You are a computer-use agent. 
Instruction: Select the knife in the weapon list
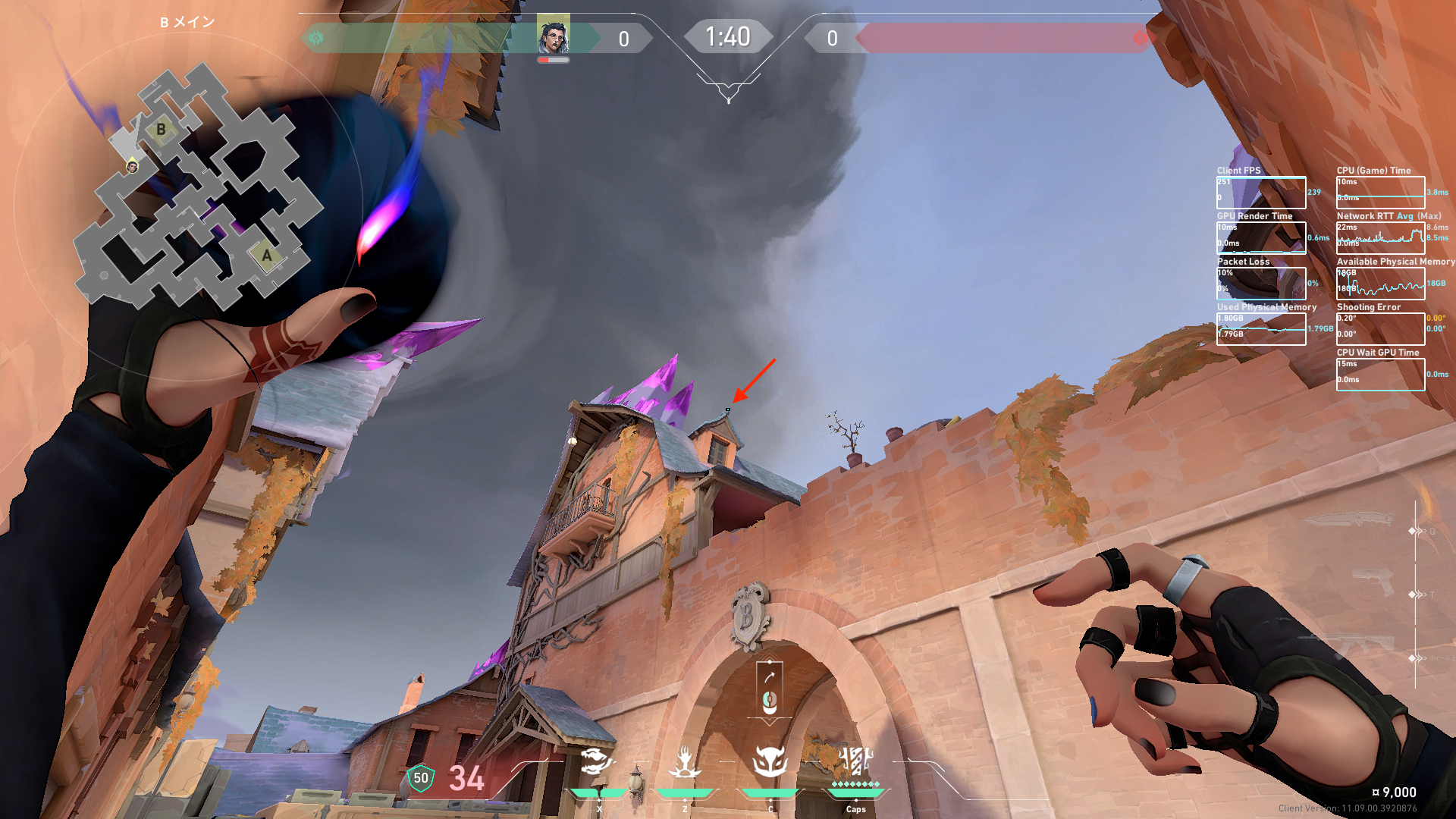pyautogui.click(x=1350, y=521)
